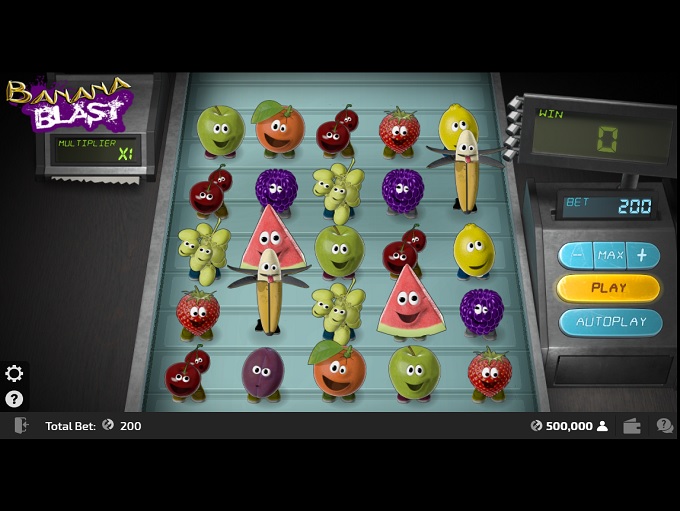Start AUTOPLAY mode
680x511 pixels.
click(x=610, y=322)
